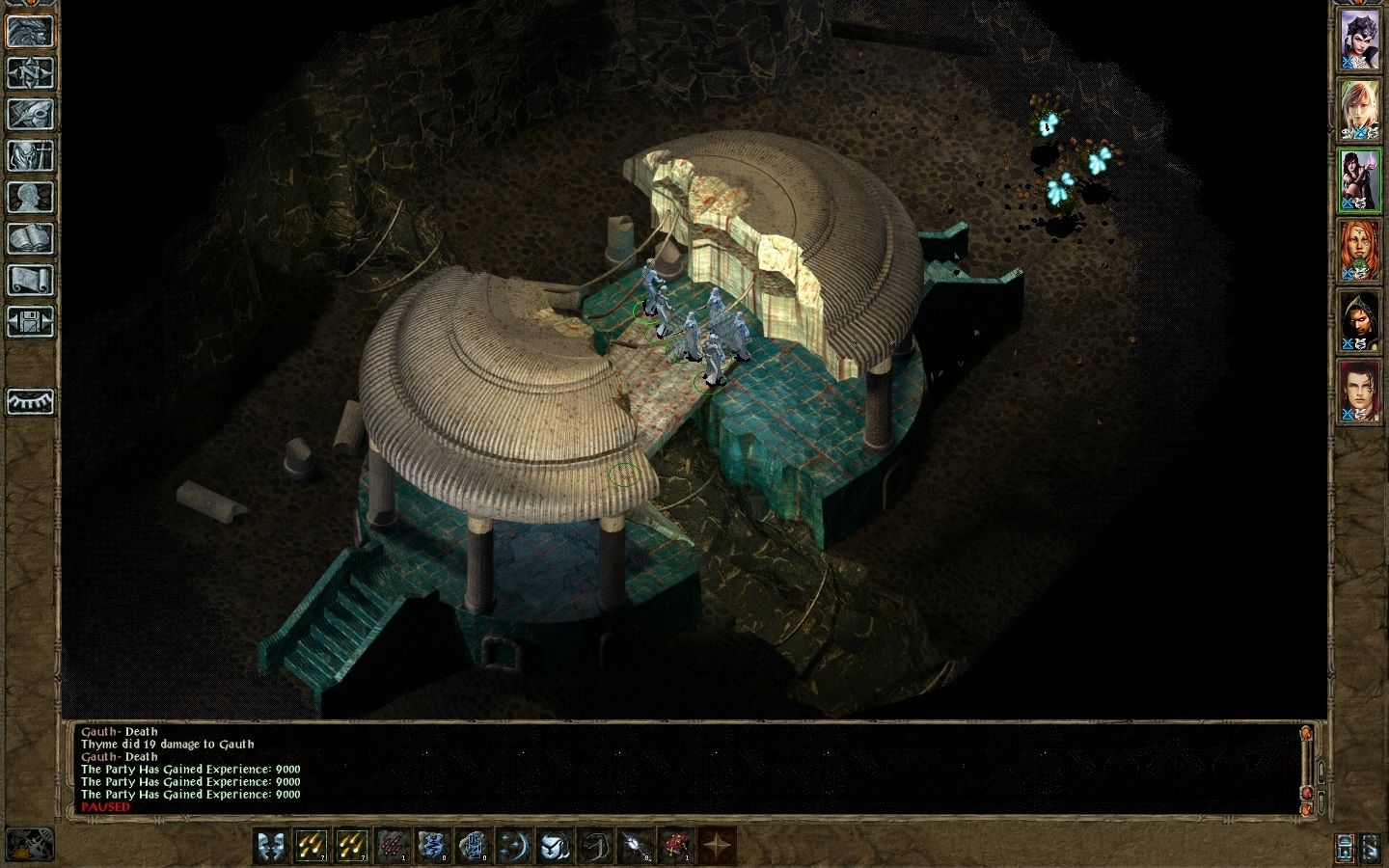Open the mage spellbook
This screenshot has width=1389, height=868.
tap(30, 238)
